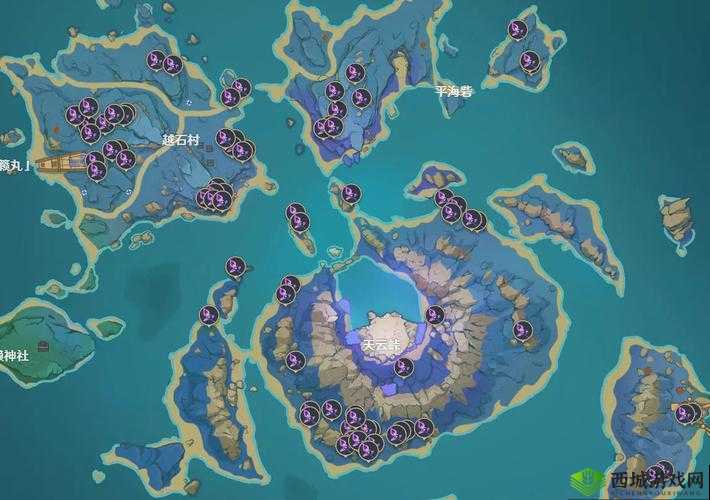Open the 天云峠 location label
Screen dimensions: 710x500
(x=381, y=344)
